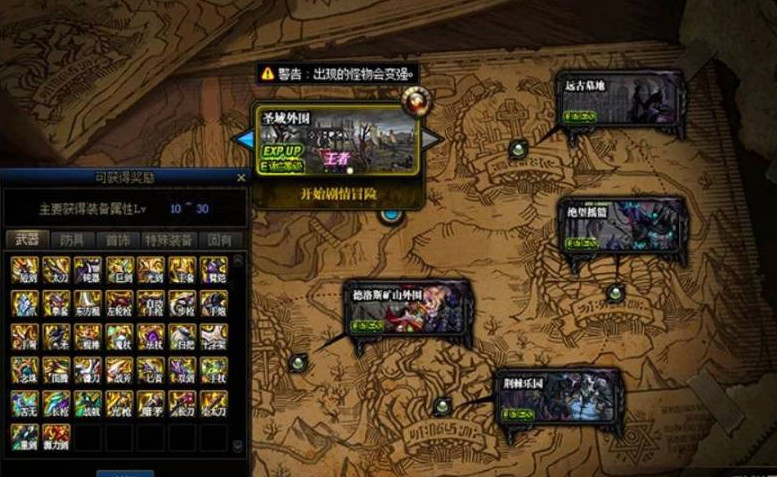The image size is (777, 477).
Task: Switch to the 固有 tab
Action: tap(218, 240)
